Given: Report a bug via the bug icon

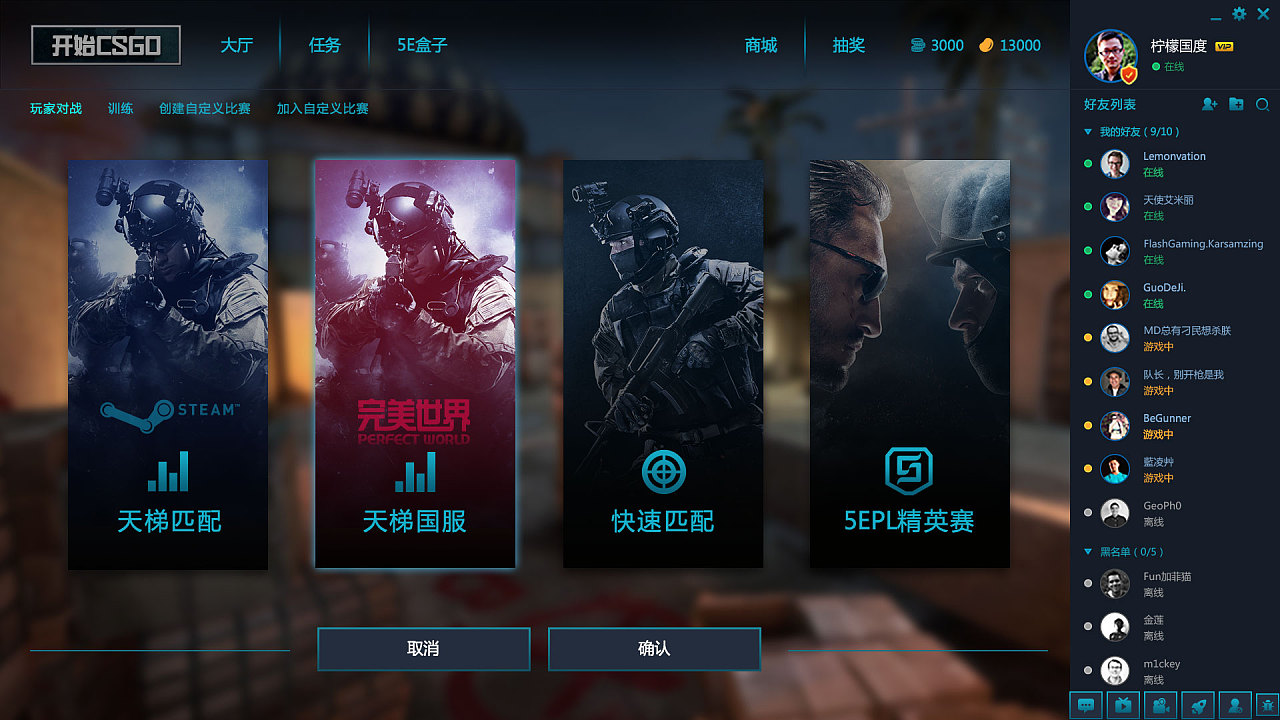Looking at the screenshot, I should tap(1266, 705).
